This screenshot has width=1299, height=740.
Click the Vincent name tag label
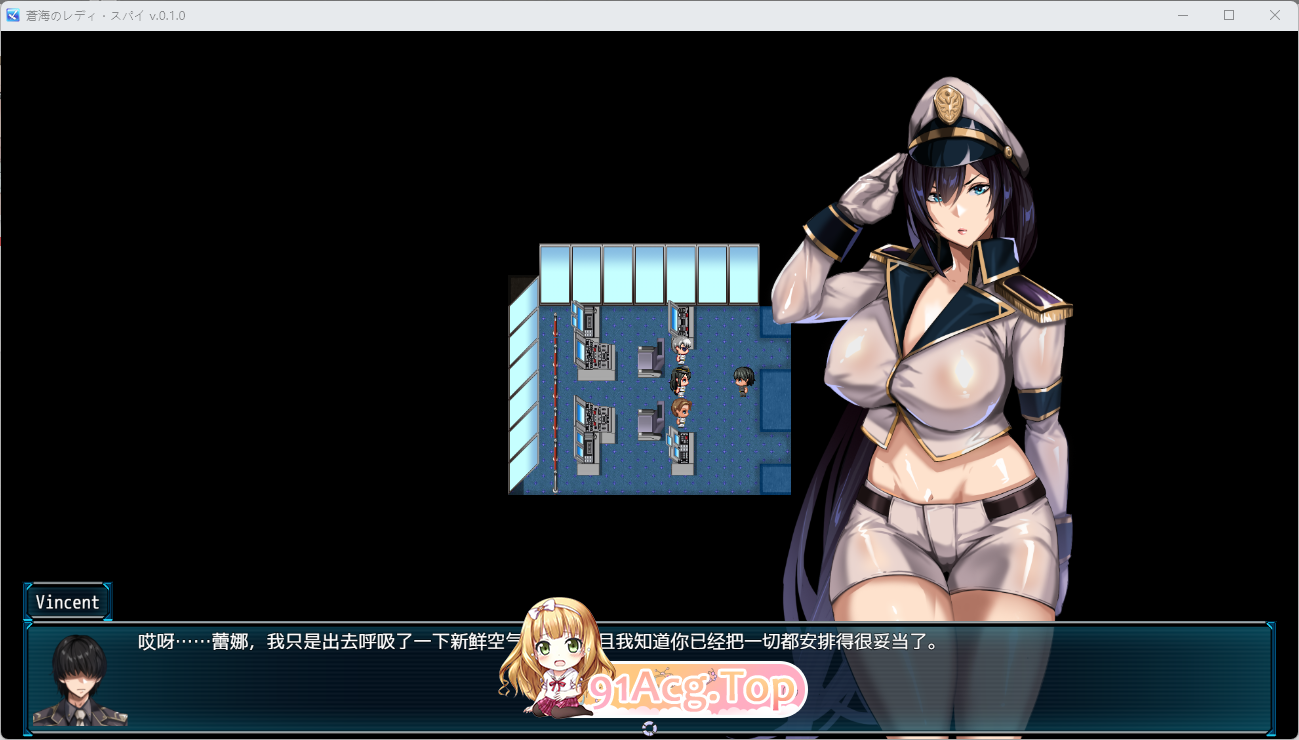click(66, 601)
